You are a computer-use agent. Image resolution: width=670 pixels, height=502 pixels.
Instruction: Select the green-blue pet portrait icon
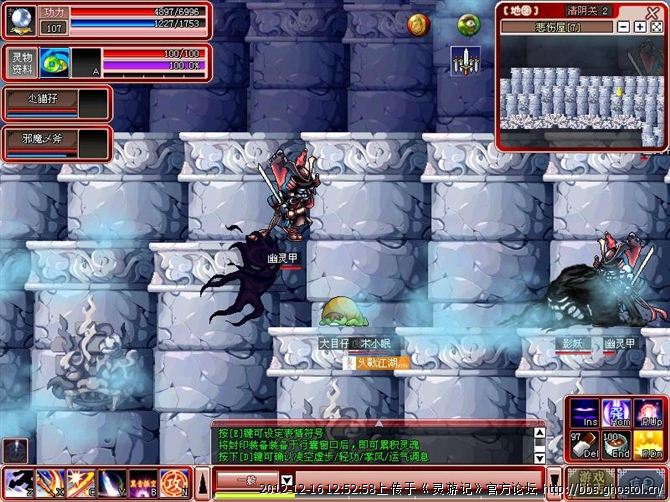point(55,63)
